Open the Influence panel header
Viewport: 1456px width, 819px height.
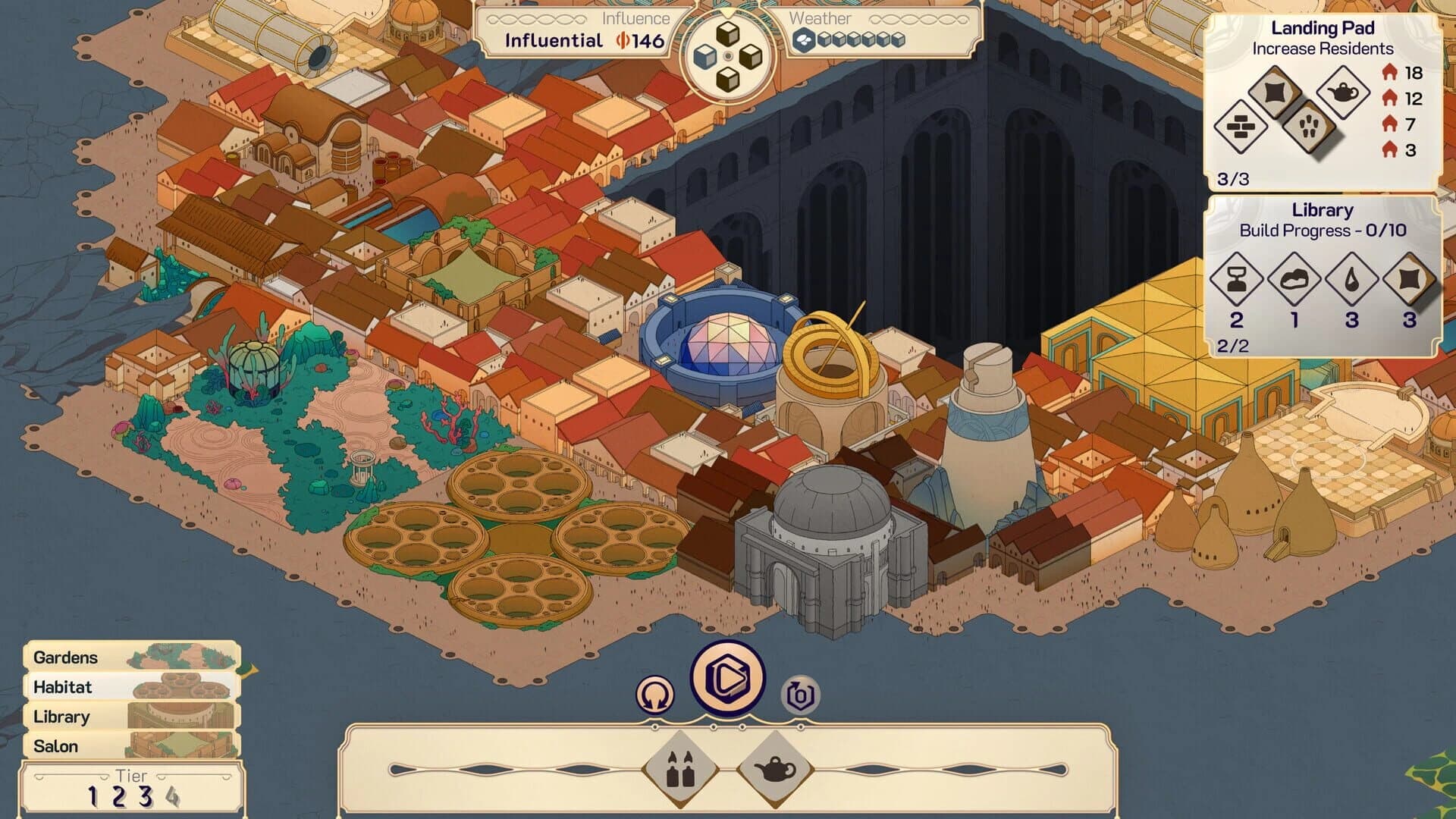[x=638, y=20]
